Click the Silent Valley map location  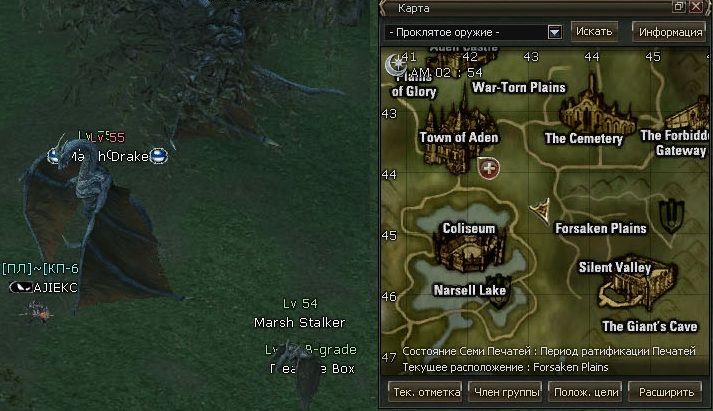click(x=615, y=268)
